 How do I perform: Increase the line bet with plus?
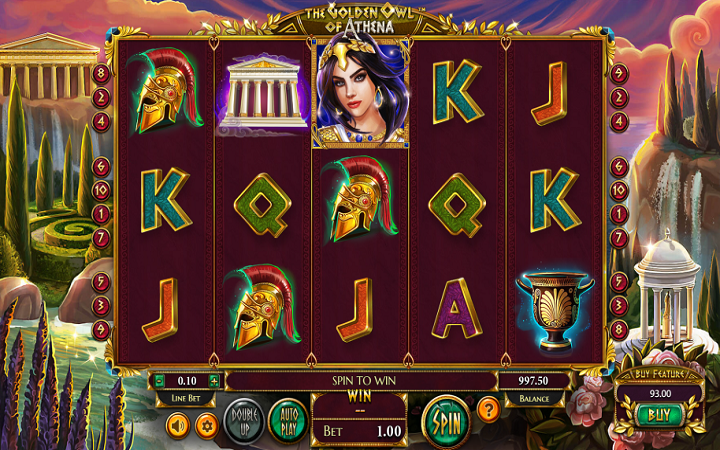coord(213,381)
